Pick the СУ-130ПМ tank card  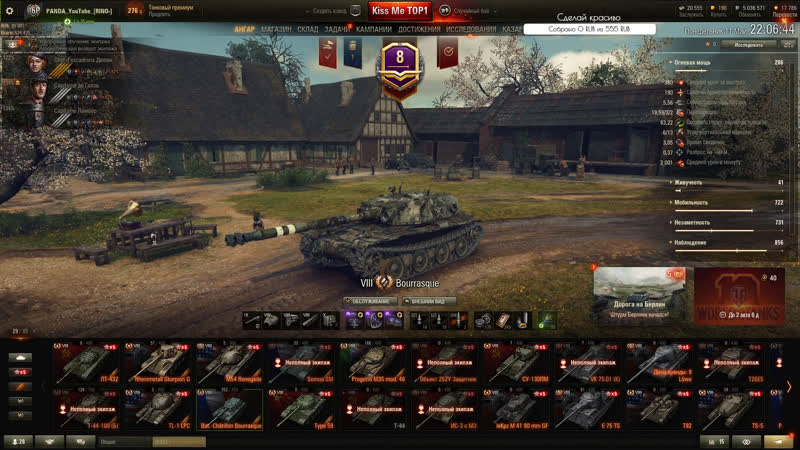coord(515,364)
